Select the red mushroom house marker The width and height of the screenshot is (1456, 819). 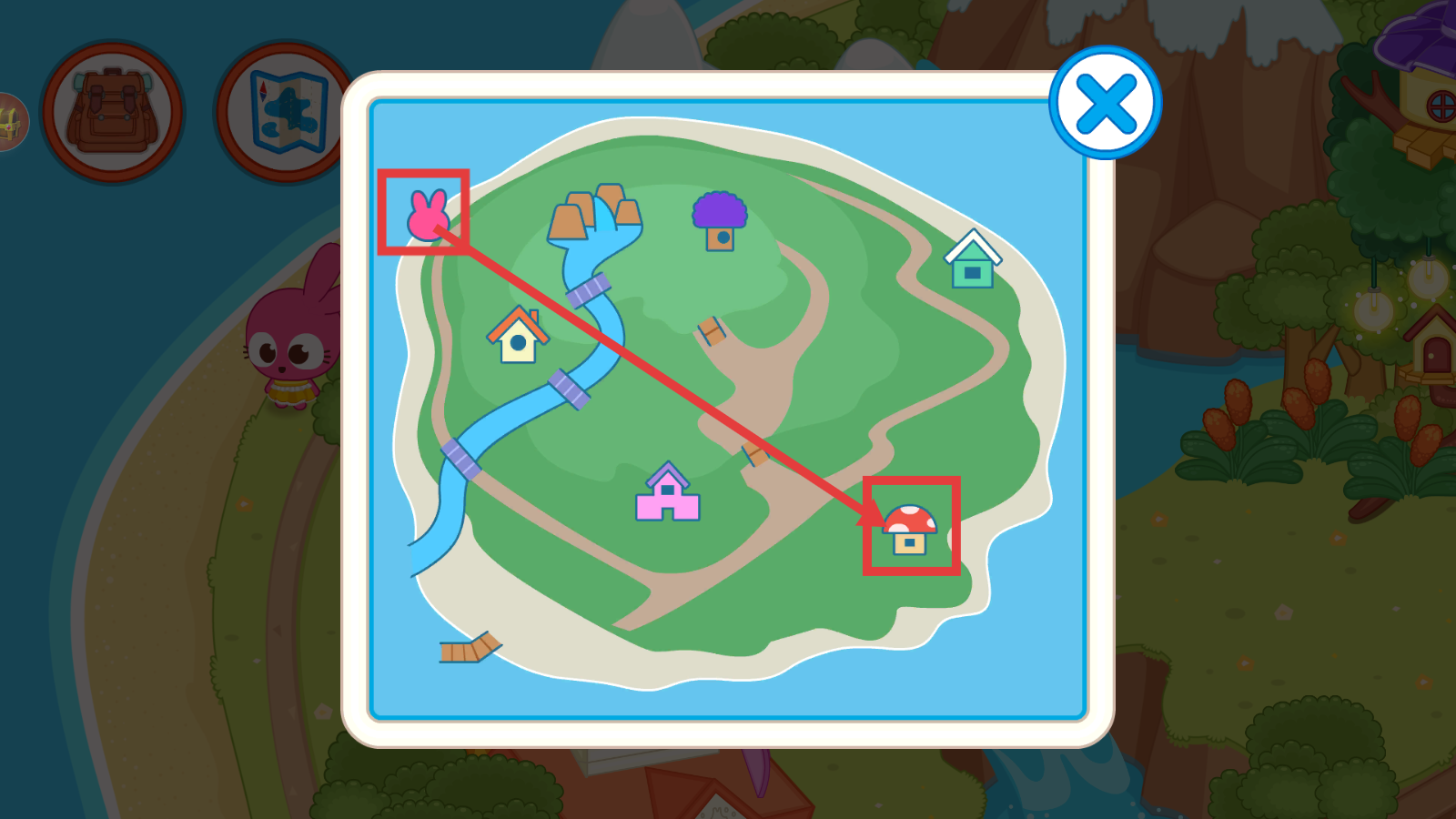[x=910, y=530]
